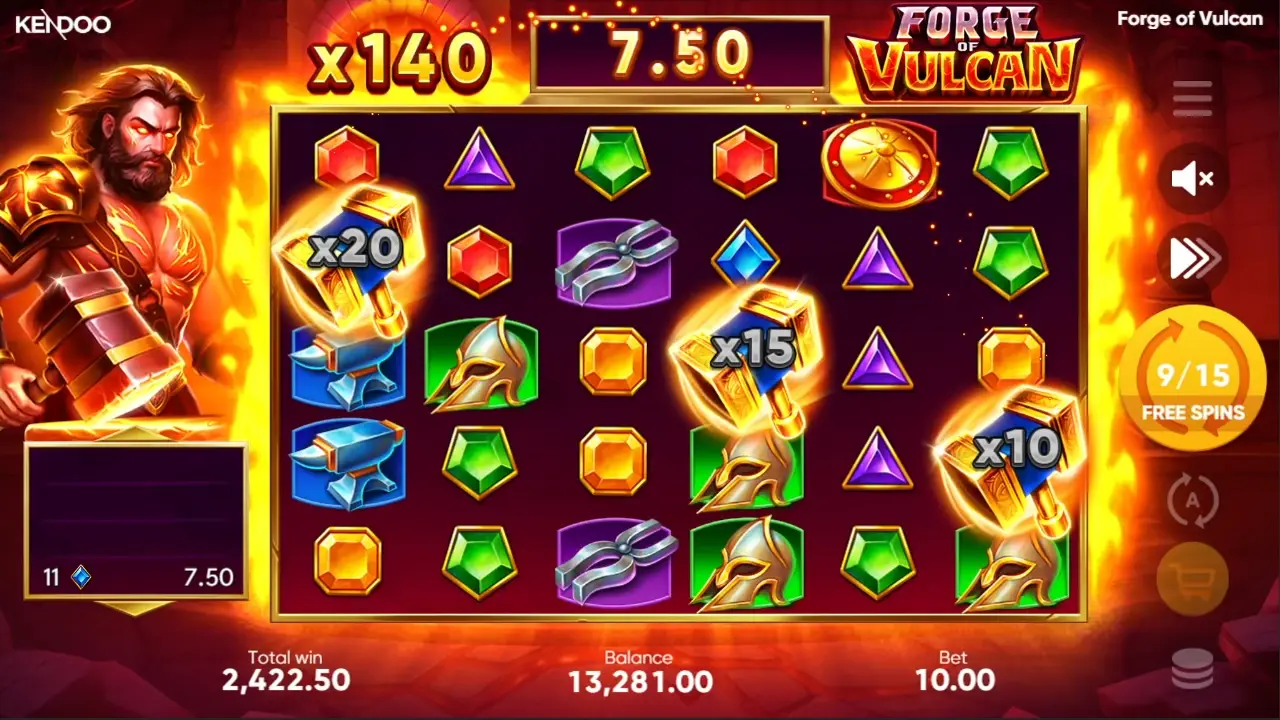Viewport: 1280px width, 720px height.
Task: Click the golden helmet symbol
Action: [x=481, y=363]
